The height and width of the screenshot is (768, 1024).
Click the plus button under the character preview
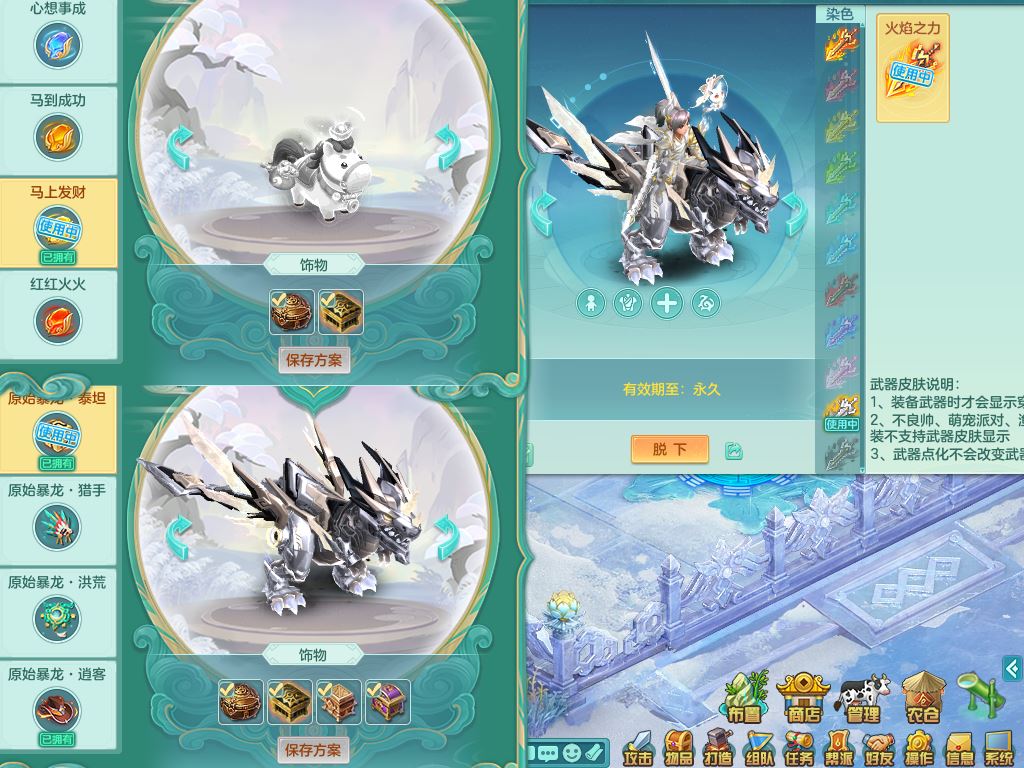pyautogui.click(x=666, y=302)
